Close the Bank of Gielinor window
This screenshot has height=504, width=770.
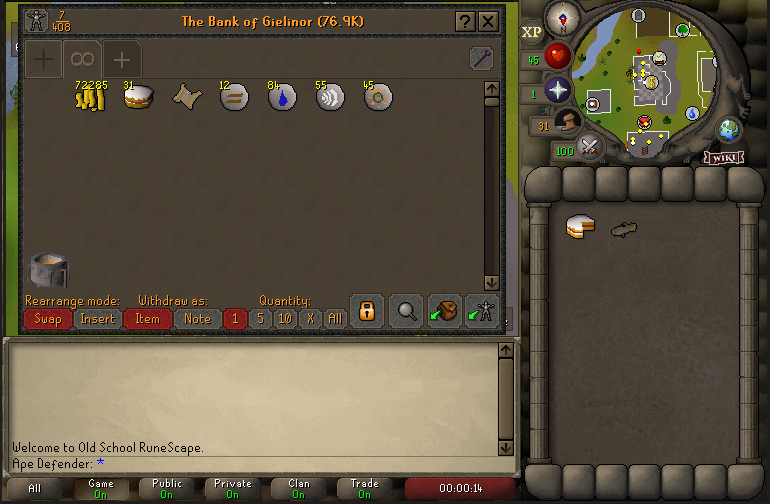tap(488, 21)
